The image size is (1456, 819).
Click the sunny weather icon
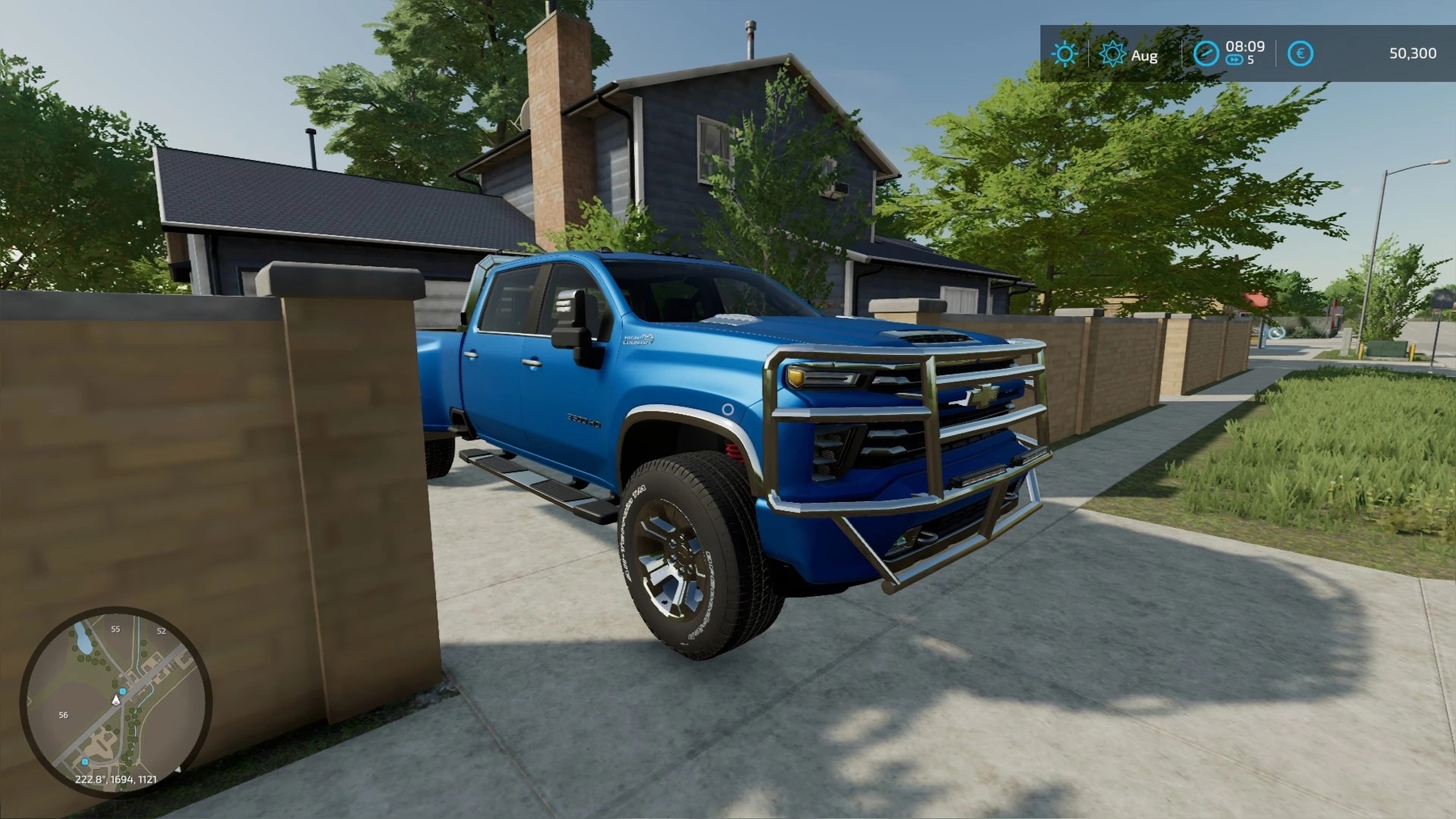pyautogui.click(x=1064, y=54)
